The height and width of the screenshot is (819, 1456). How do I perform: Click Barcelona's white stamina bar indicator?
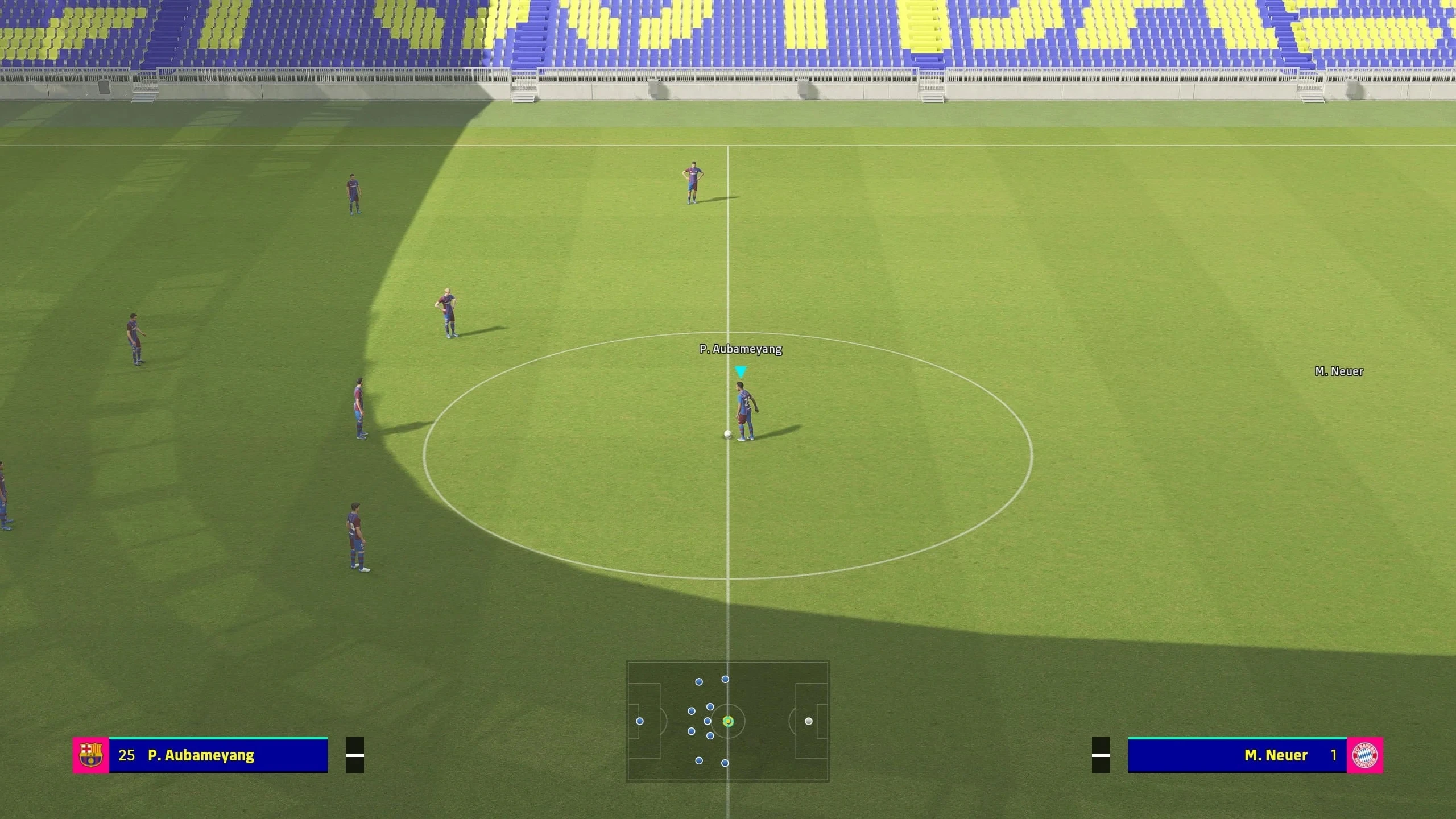pyautogui.click(x=354, y=755)
